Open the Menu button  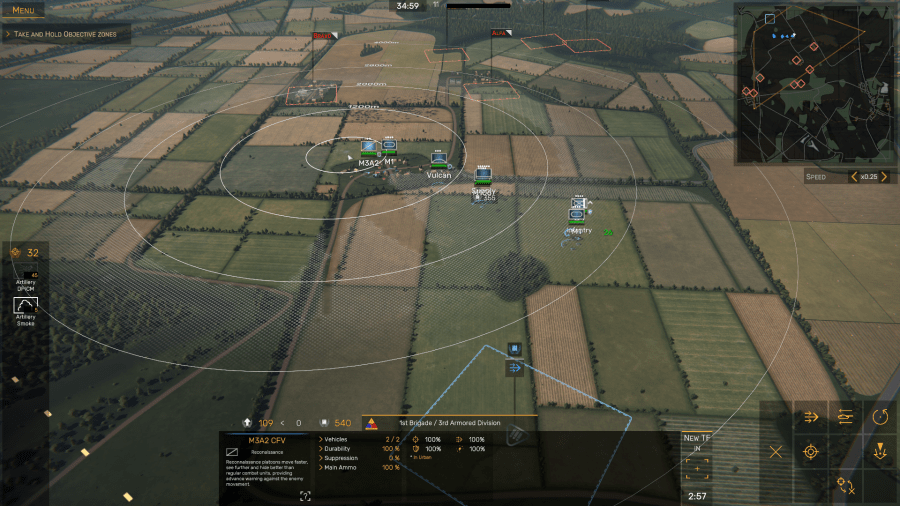23,10
